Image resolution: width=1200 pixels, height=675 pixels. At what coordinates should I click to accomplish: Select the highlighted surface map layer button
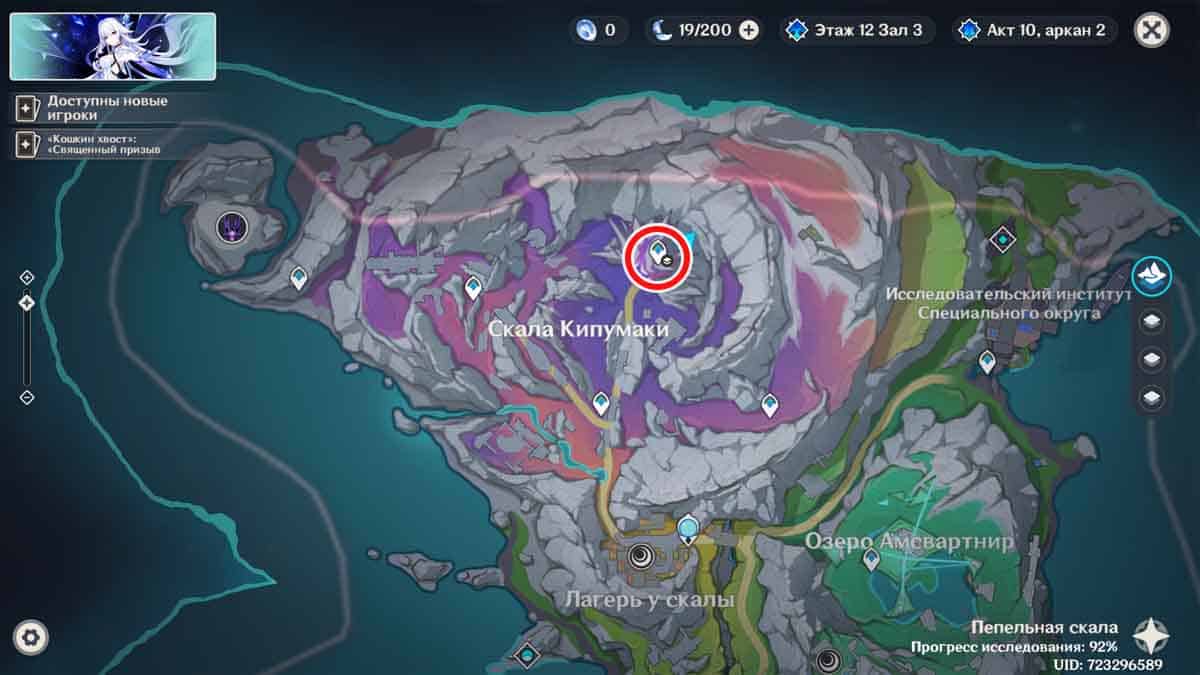point(1152,276)
